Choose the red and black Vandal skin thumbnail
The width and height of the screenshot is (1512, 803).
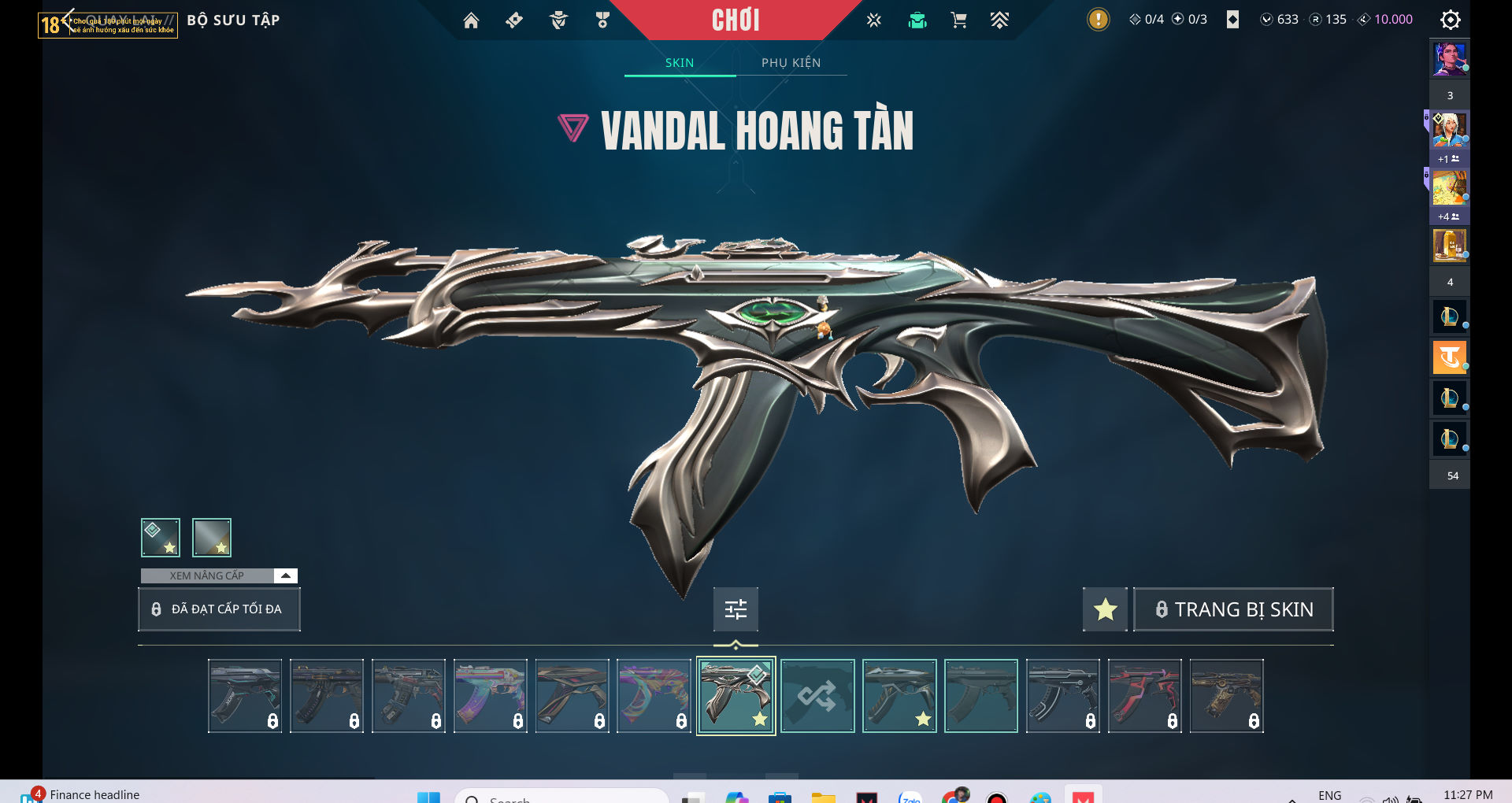(1144, 696)
